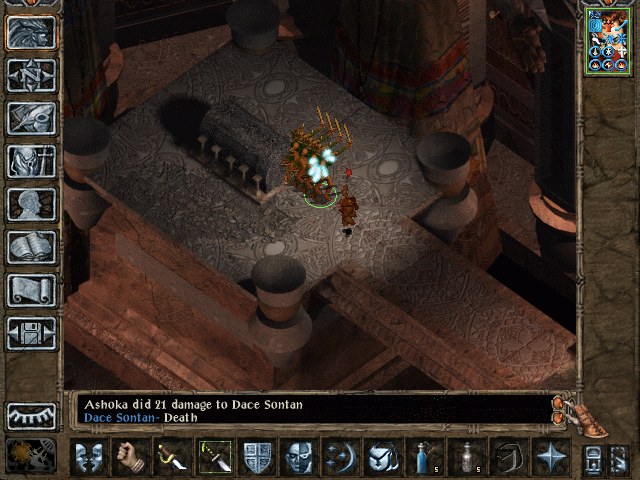Open the star-shaped special abilities button

(549, 457)
